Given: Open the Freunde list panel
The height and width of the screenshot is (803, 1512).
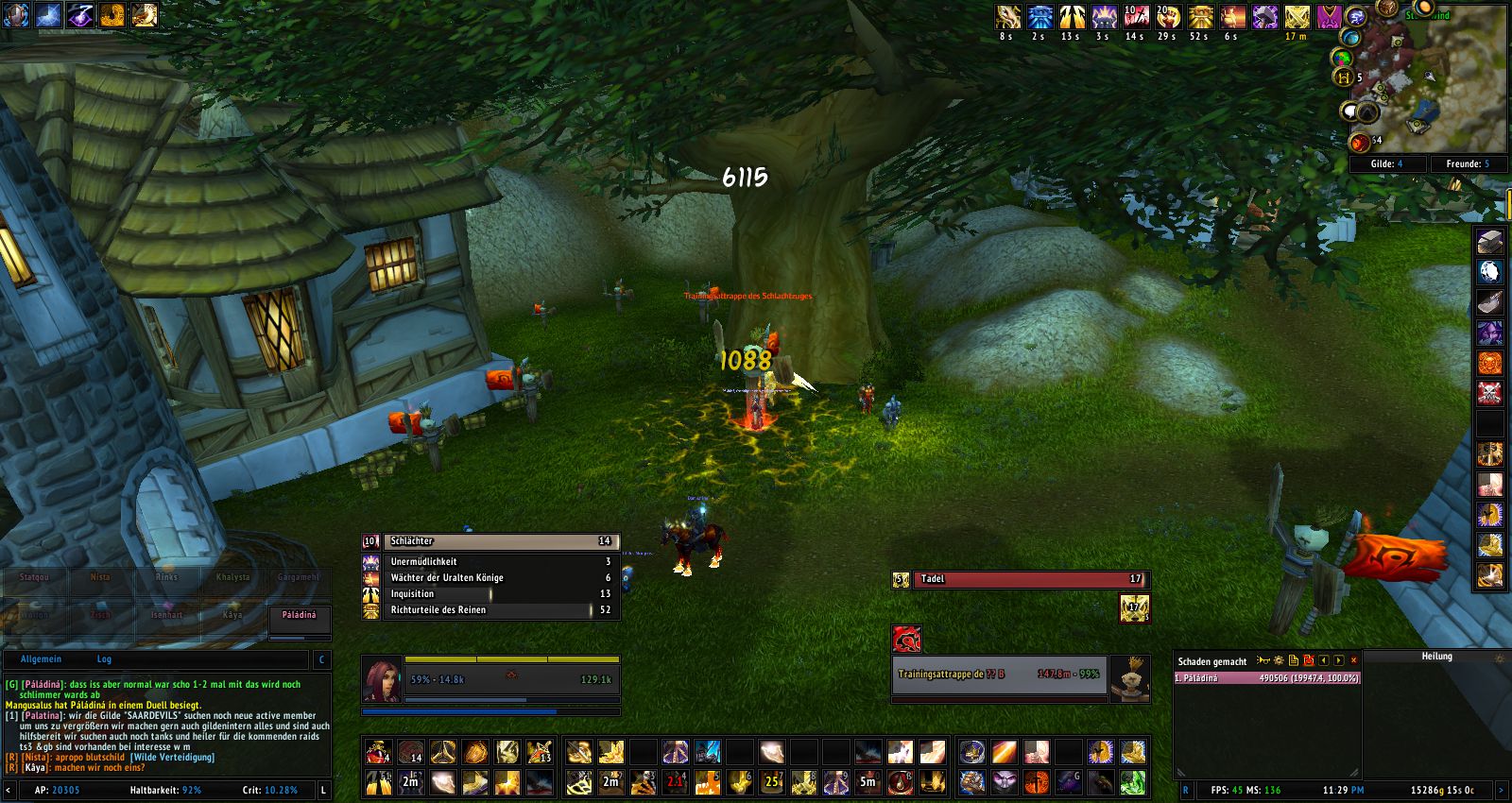Looking at the screenshot, I should point(1467,163).
